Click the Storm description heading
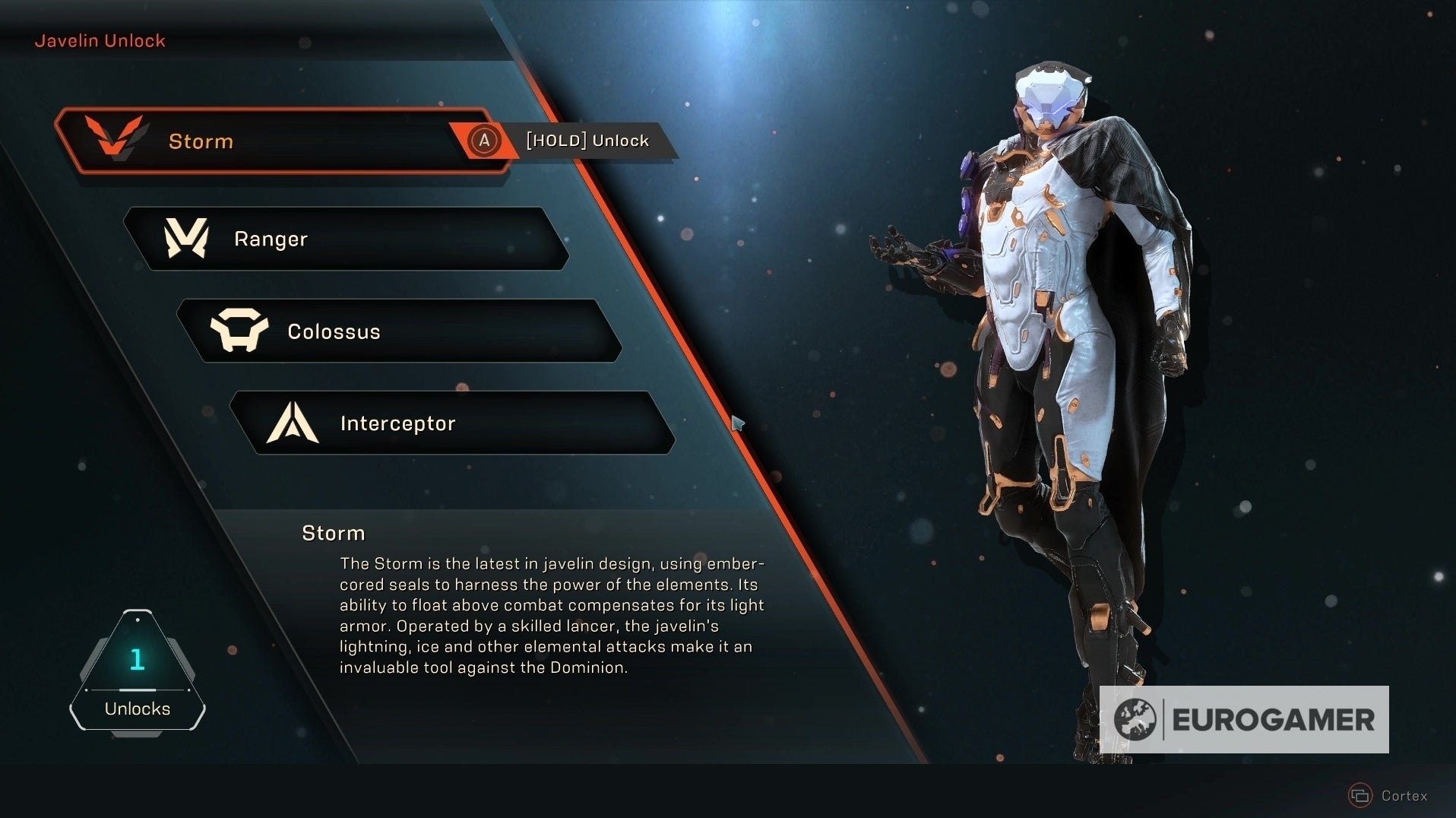This screenshot has height=818, width=1456. coord(333,533)
